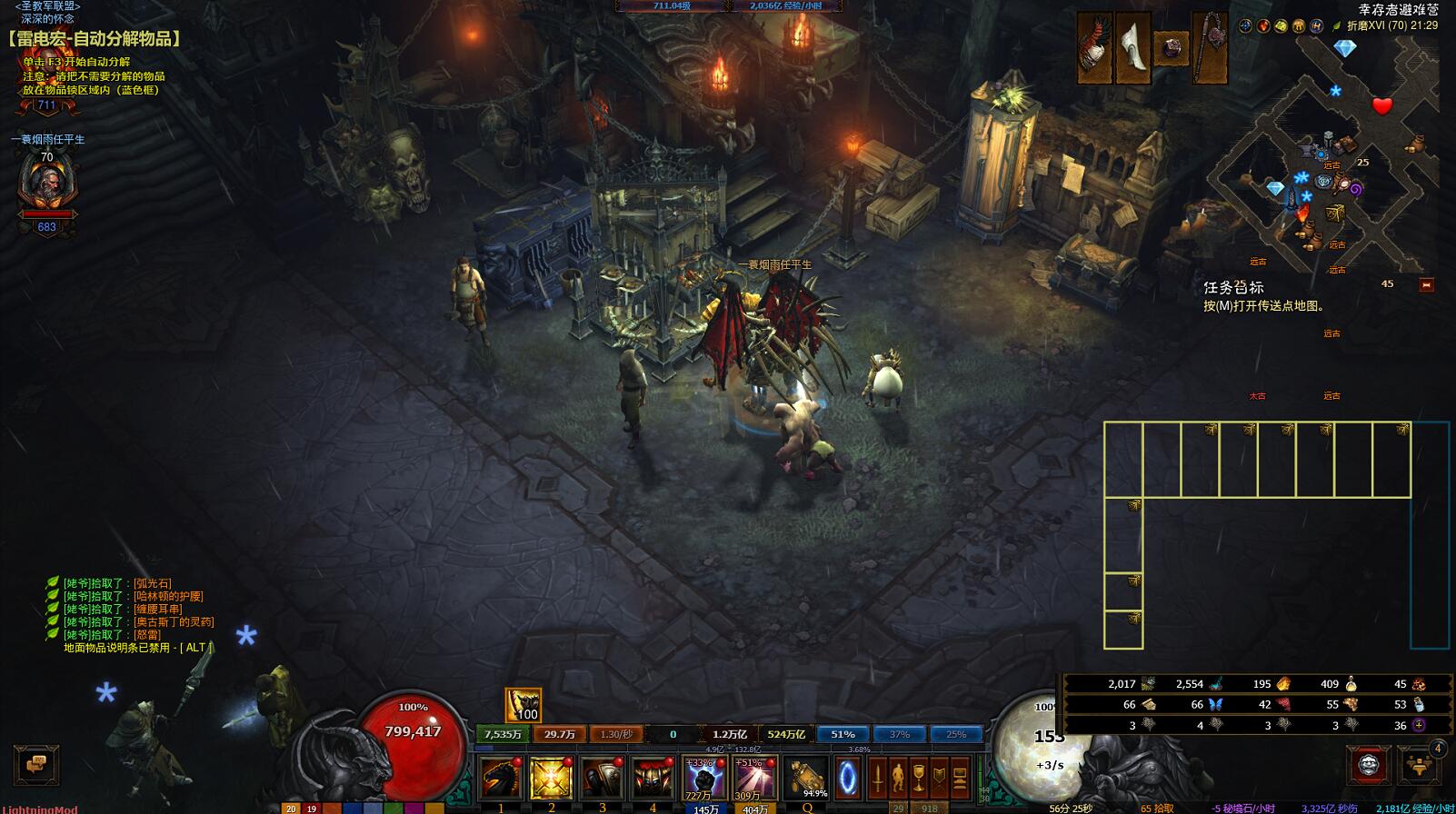Trigger the red-plumed helmet skill
1456x814 pixels.
point(653,778)
